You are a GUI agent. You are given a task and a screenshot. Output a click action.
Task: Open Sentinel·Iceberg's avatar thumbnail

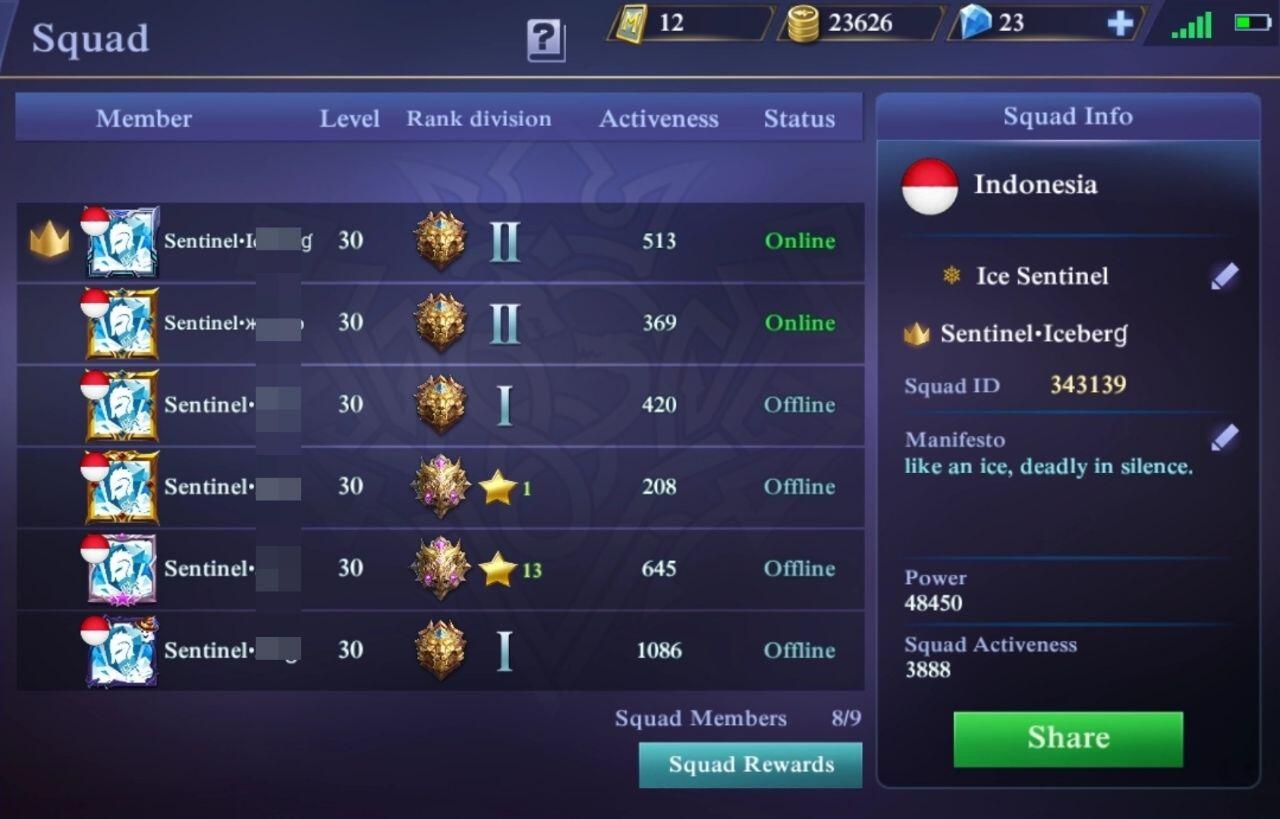click(x=121, y=240)
